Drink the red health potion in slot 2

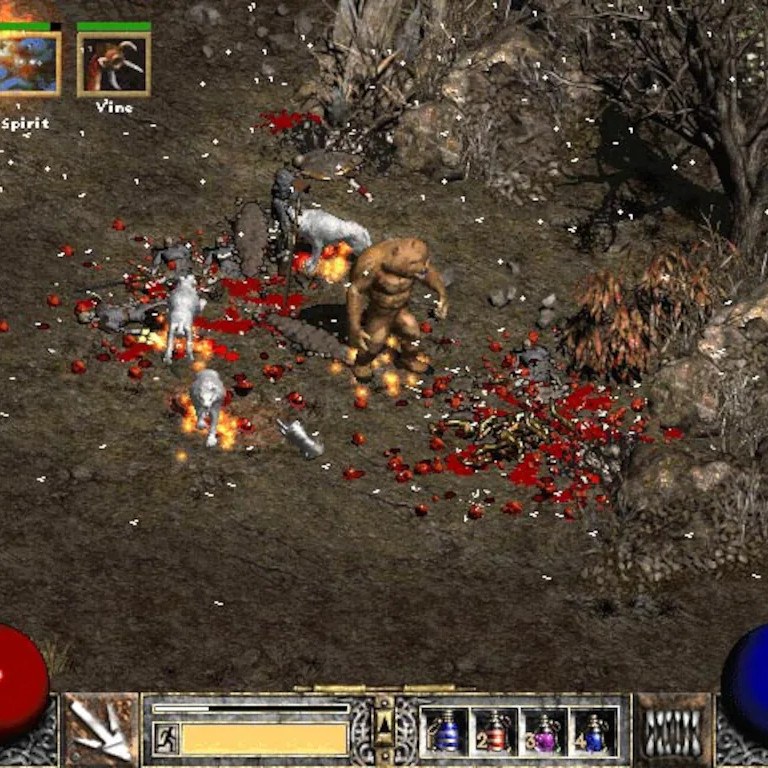pos(495,732)
